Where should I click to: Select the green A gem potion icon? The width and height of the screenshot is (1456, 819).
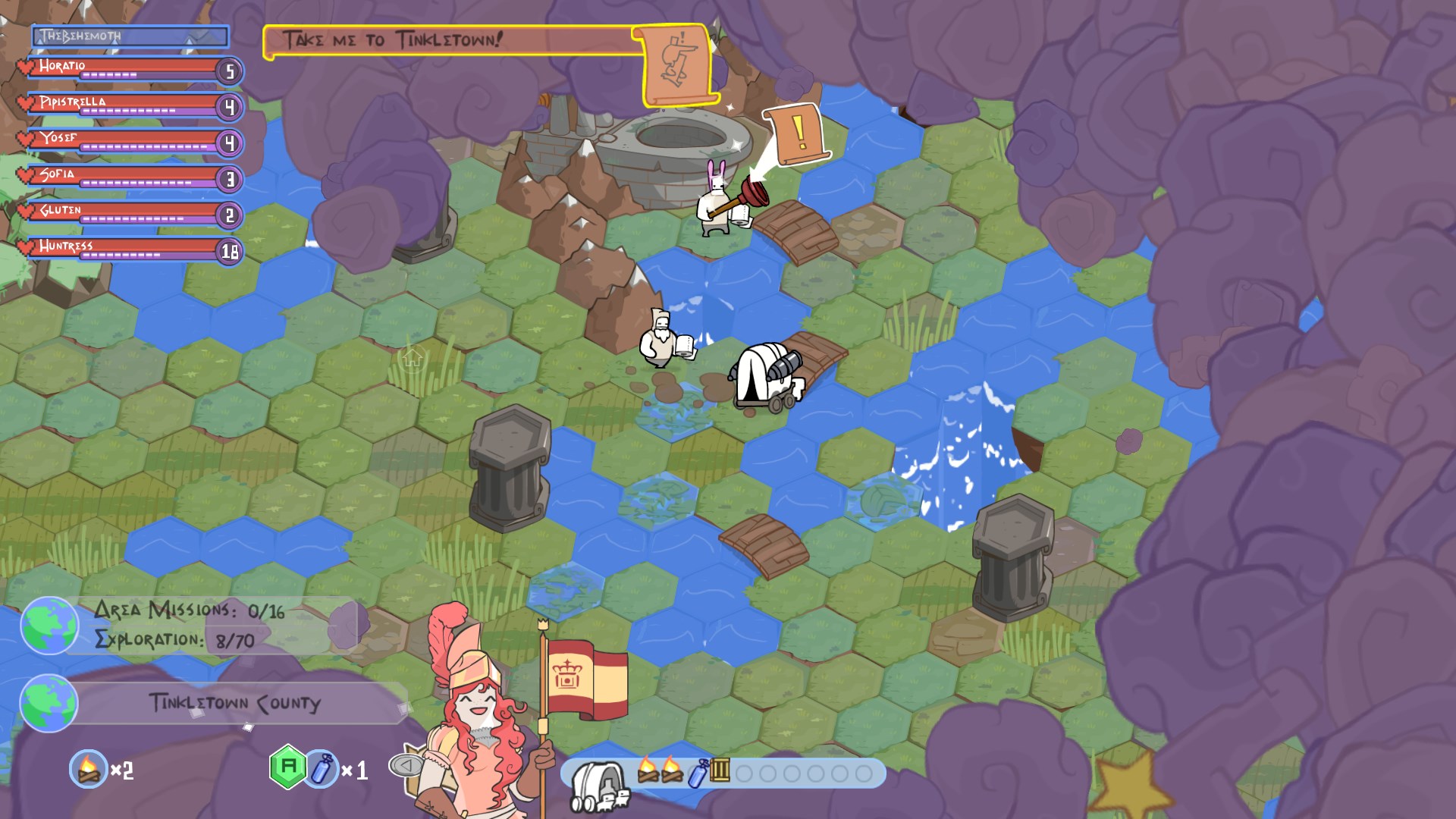(x=286, y=769)
